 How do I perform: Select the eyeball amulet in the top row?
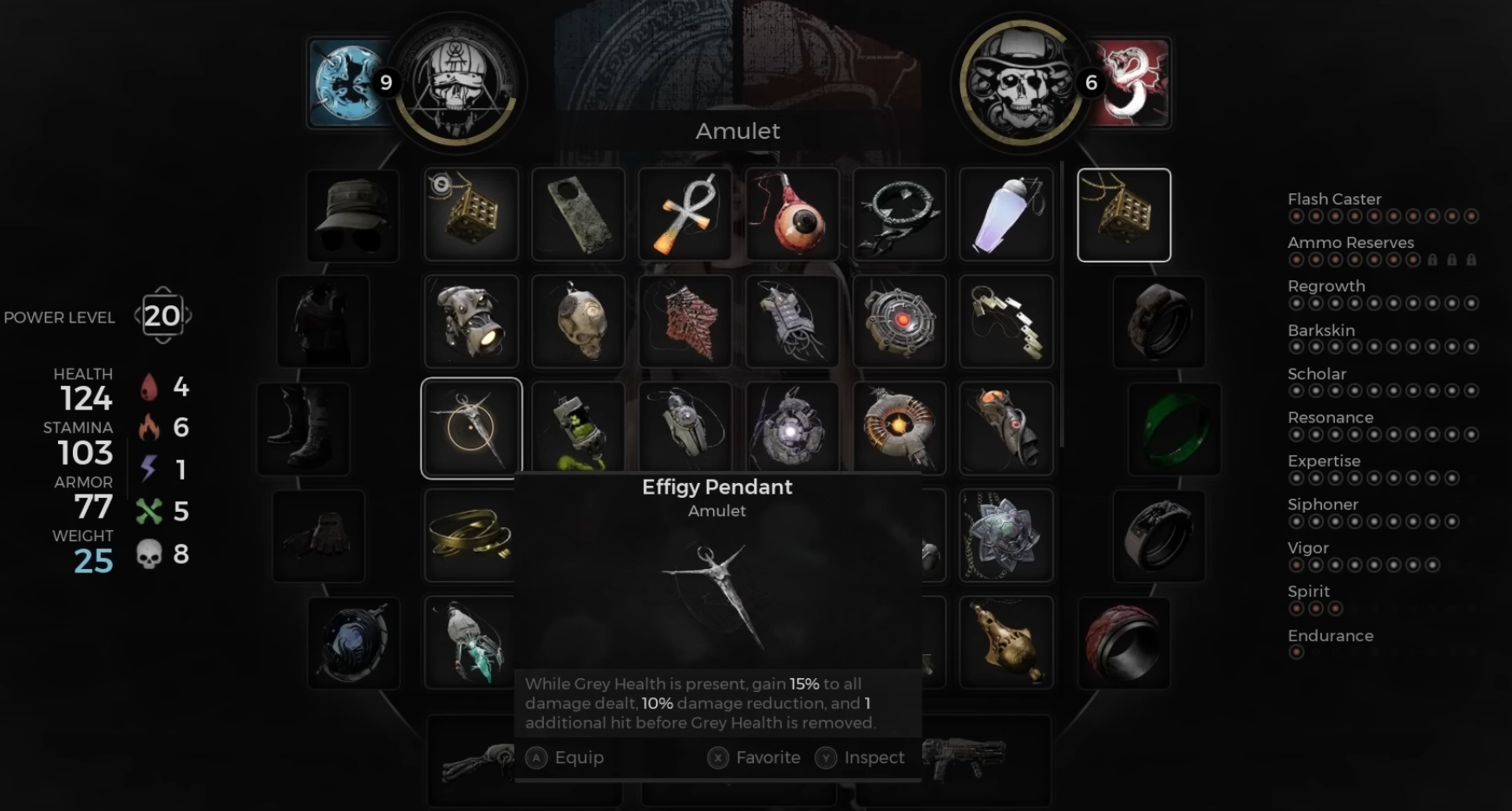[x=791, y=214]
